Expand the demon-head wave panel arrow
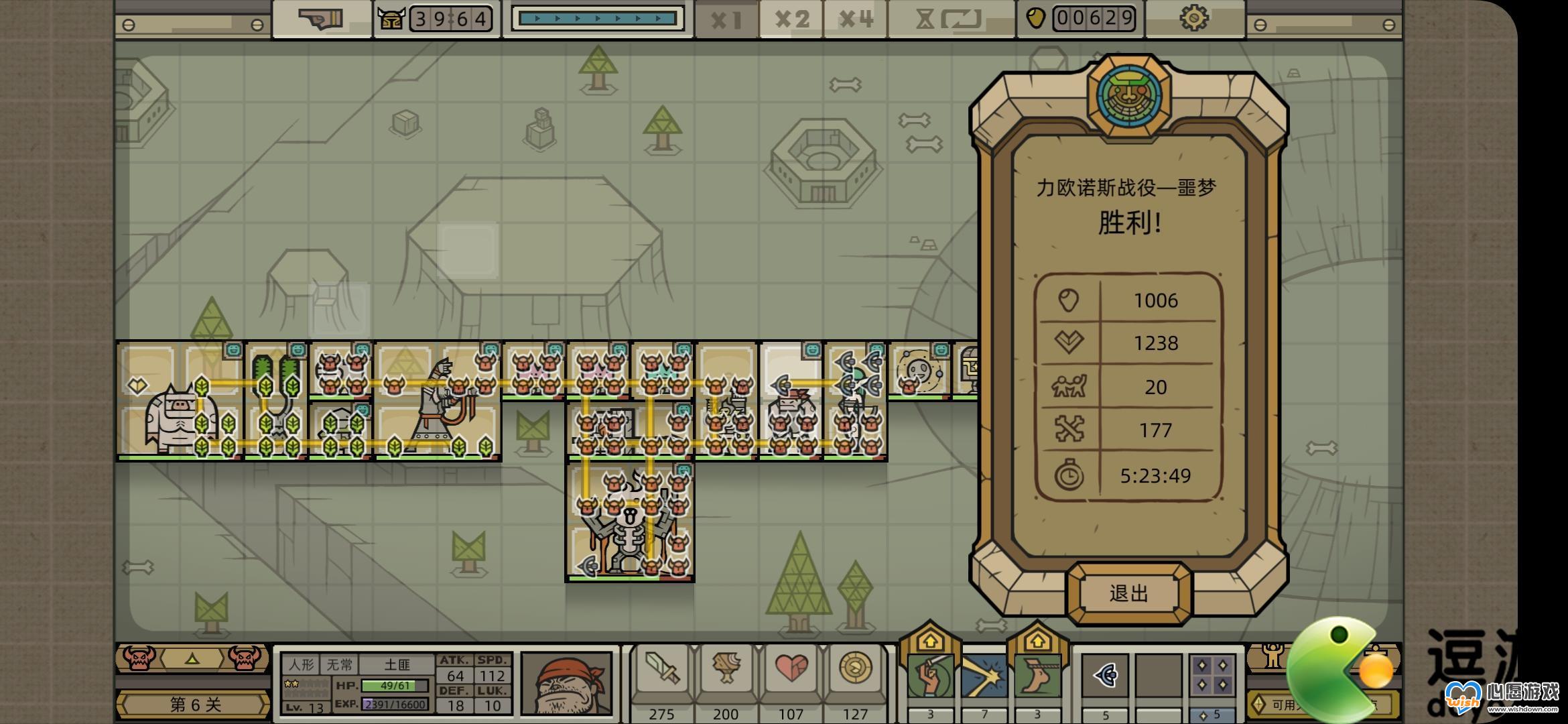The height and width of the screenshot is (724, 1568). click(x=192, y=659)
